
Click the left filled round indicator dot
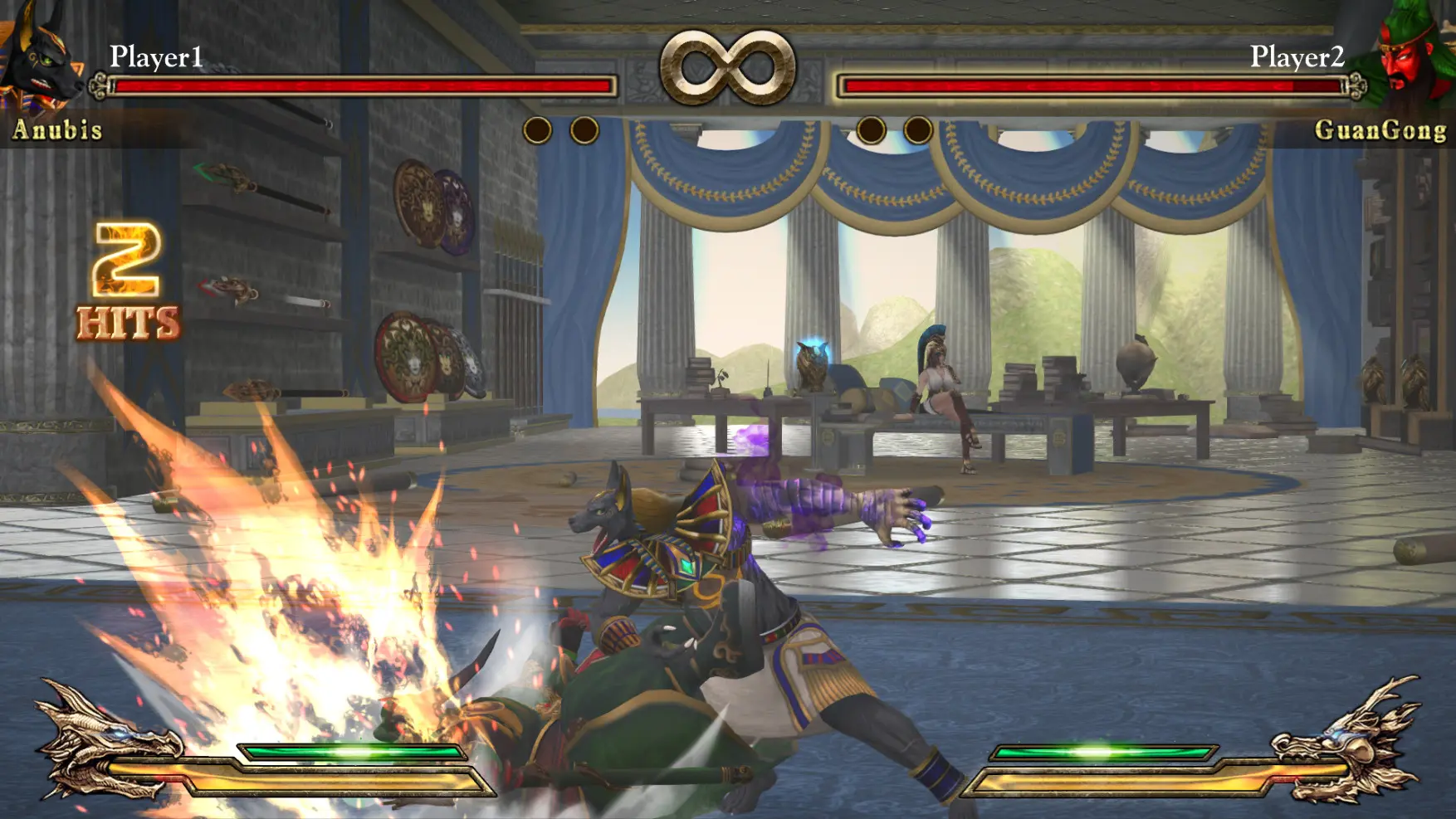[538, 132]
